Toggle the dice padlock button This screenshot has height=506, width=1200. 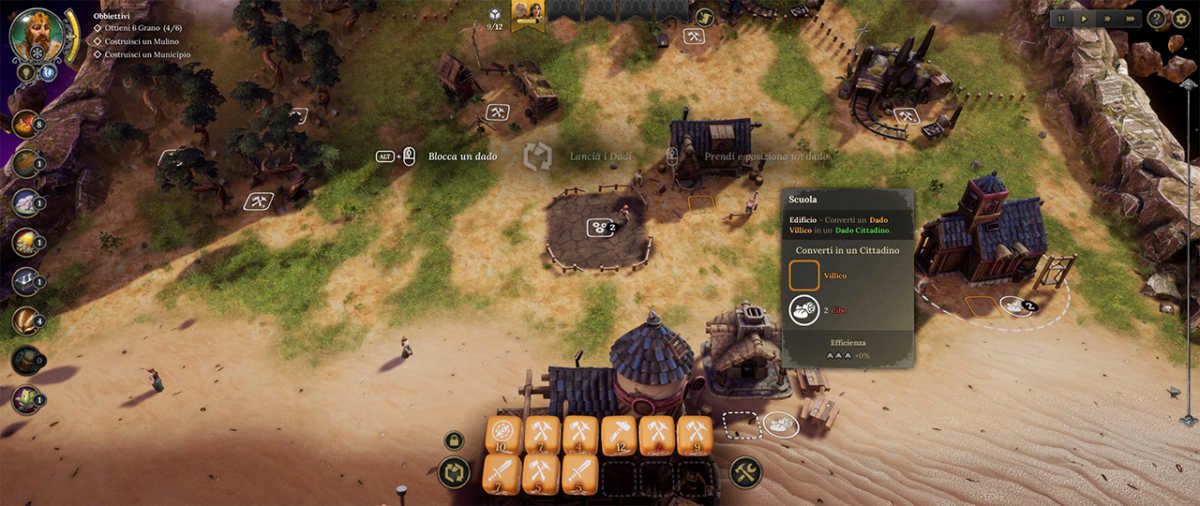pos(453,440)
